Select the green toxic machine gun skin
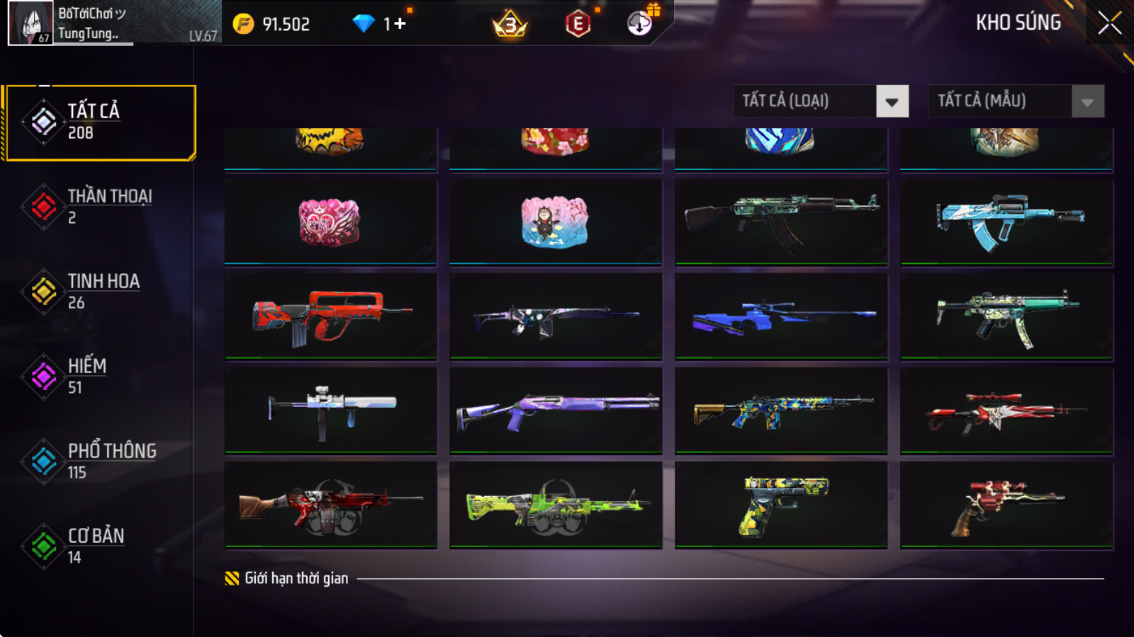The width and height of the screenshot is (1134, 637). 556,504
